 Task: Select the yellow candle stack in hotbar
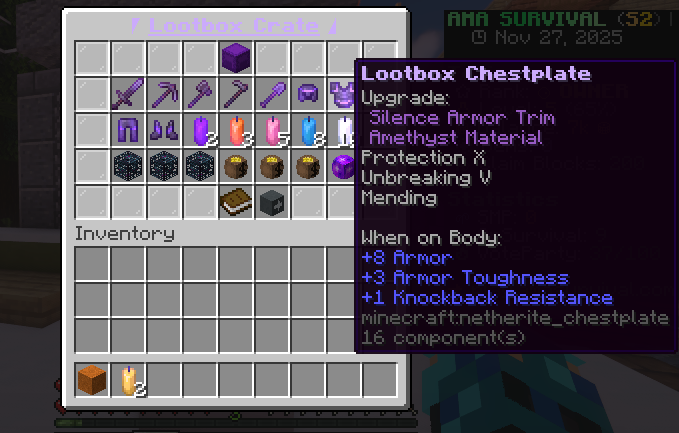(x=128, y=379)
